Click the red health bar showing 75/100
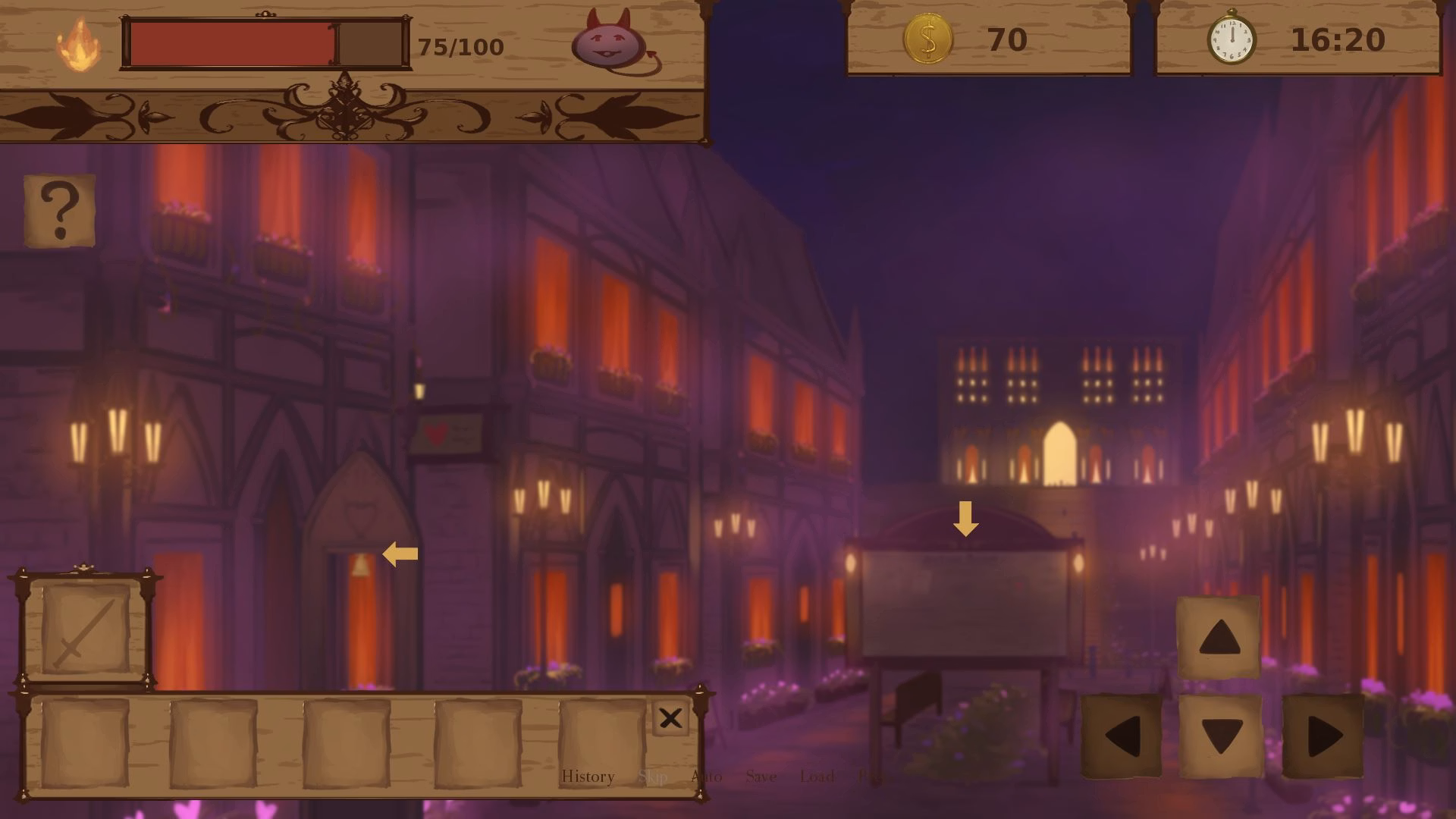Screen dimensions: 1456x819 (231, 44)
